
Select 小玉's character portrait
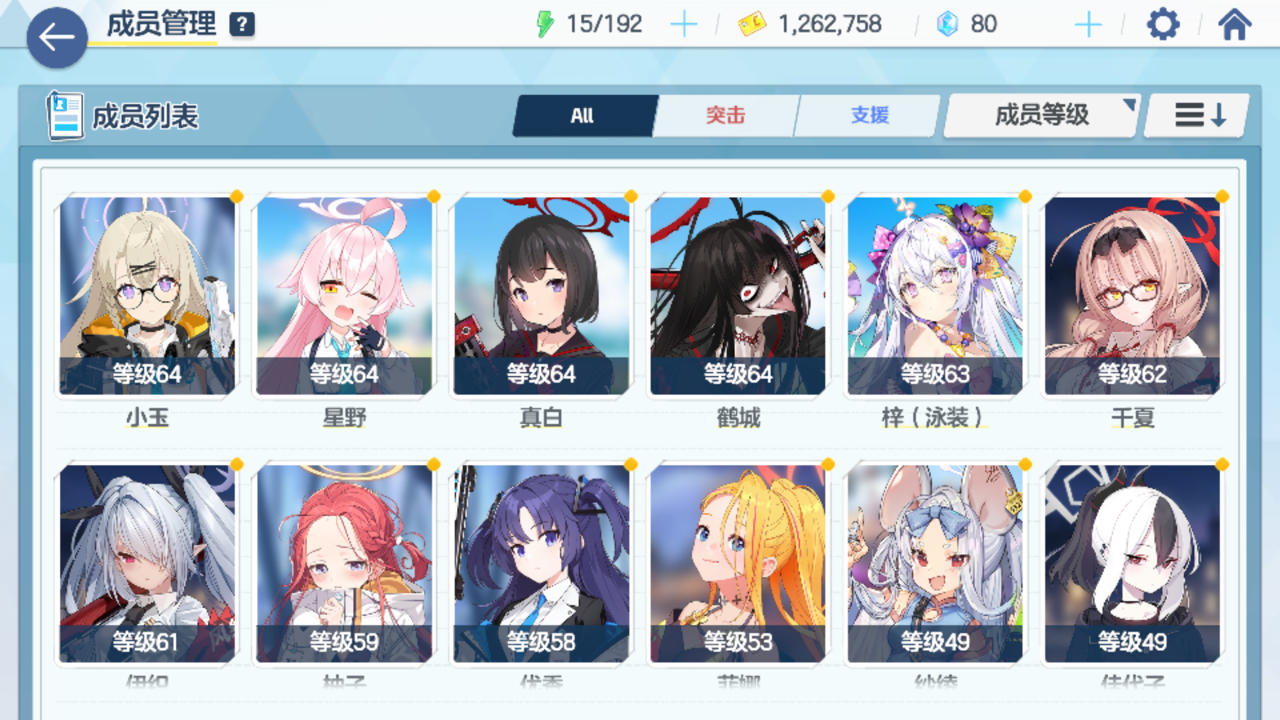tap(146, 293)
